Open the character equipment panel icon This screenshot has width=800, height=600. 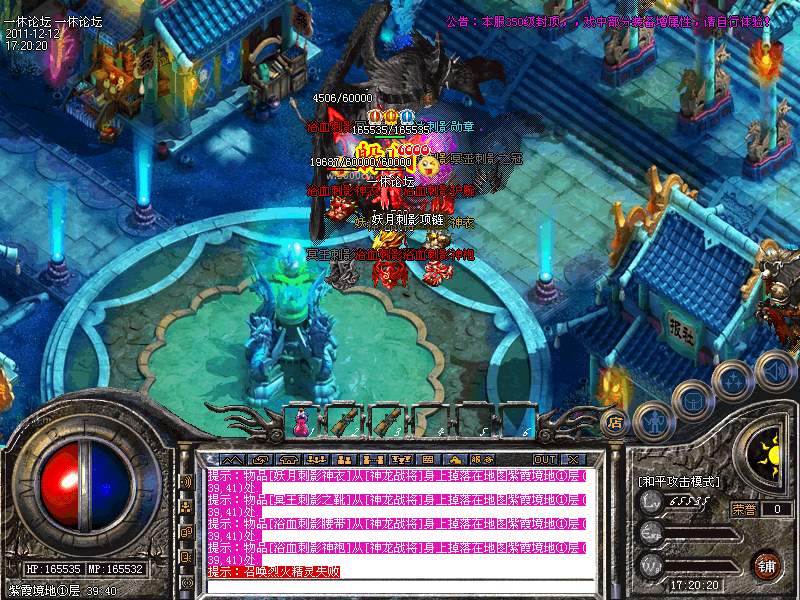[651, 421]
